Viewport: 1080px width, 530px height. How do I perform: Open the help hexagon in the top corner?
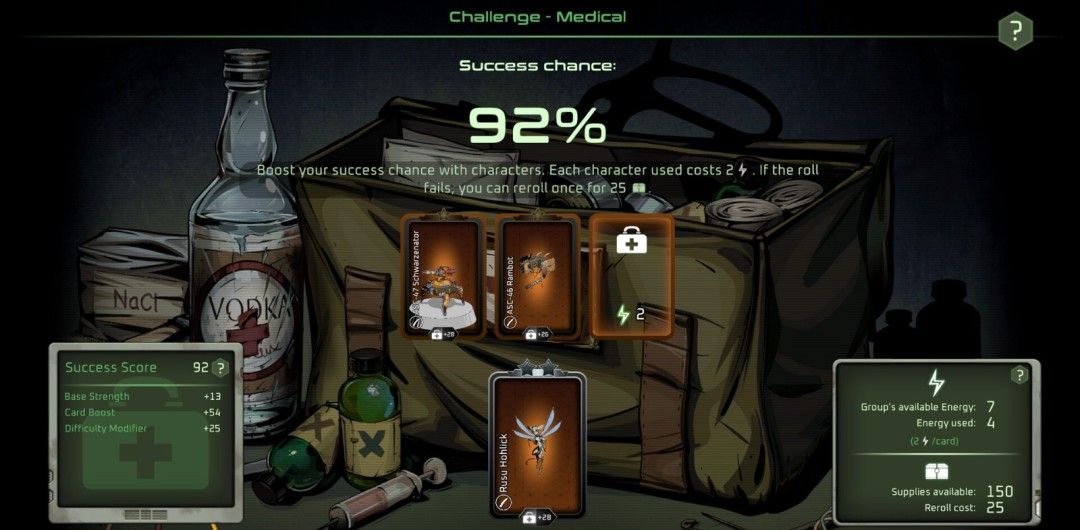(1015, 31)
